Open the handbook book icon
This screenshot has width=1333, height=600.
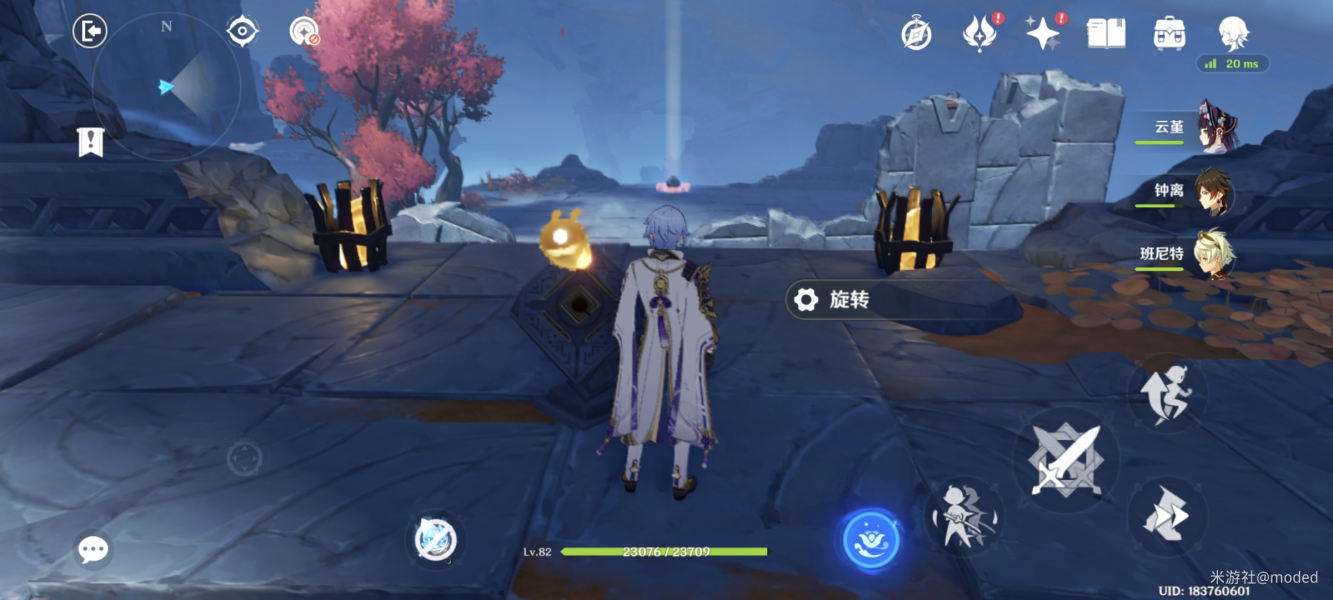point(1106,34)
